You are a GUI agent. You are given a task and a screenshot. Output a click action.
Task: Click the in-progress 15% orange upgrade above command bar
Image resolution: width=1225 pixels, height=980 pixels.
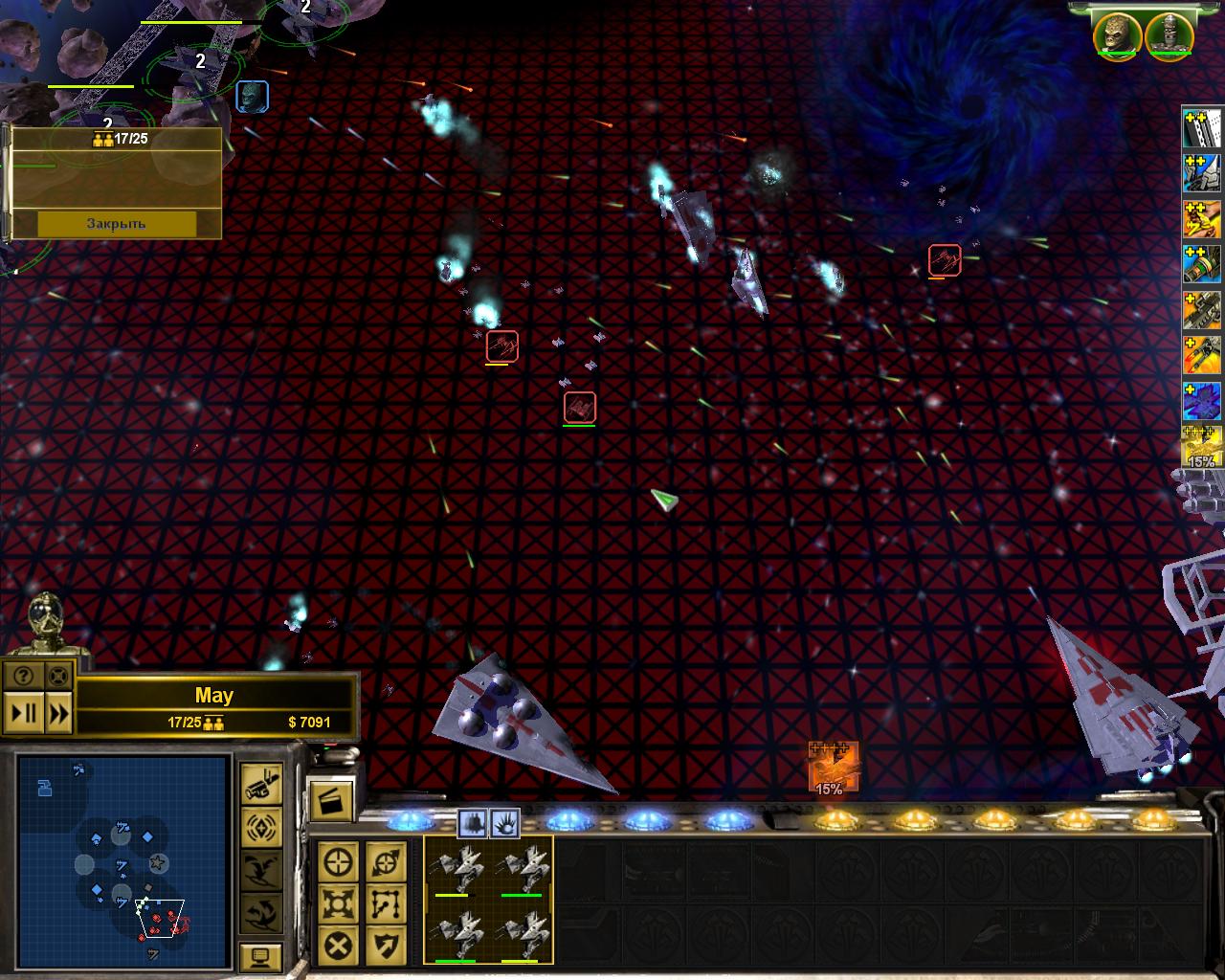(x=832, y=767)
